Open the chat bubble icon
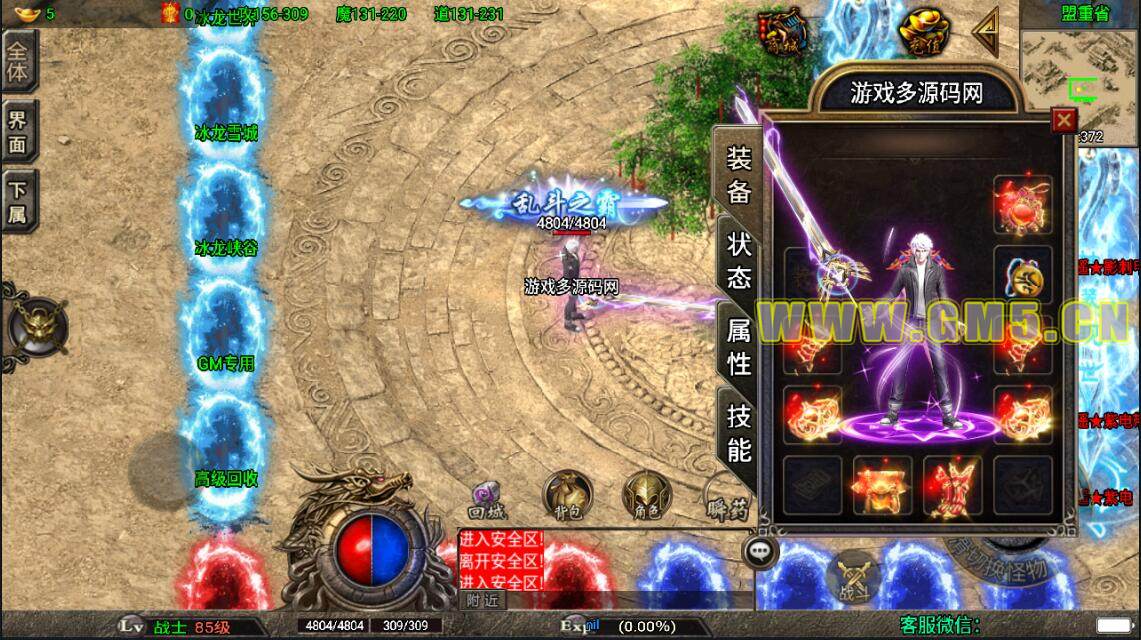 click(x=762, y=551)
